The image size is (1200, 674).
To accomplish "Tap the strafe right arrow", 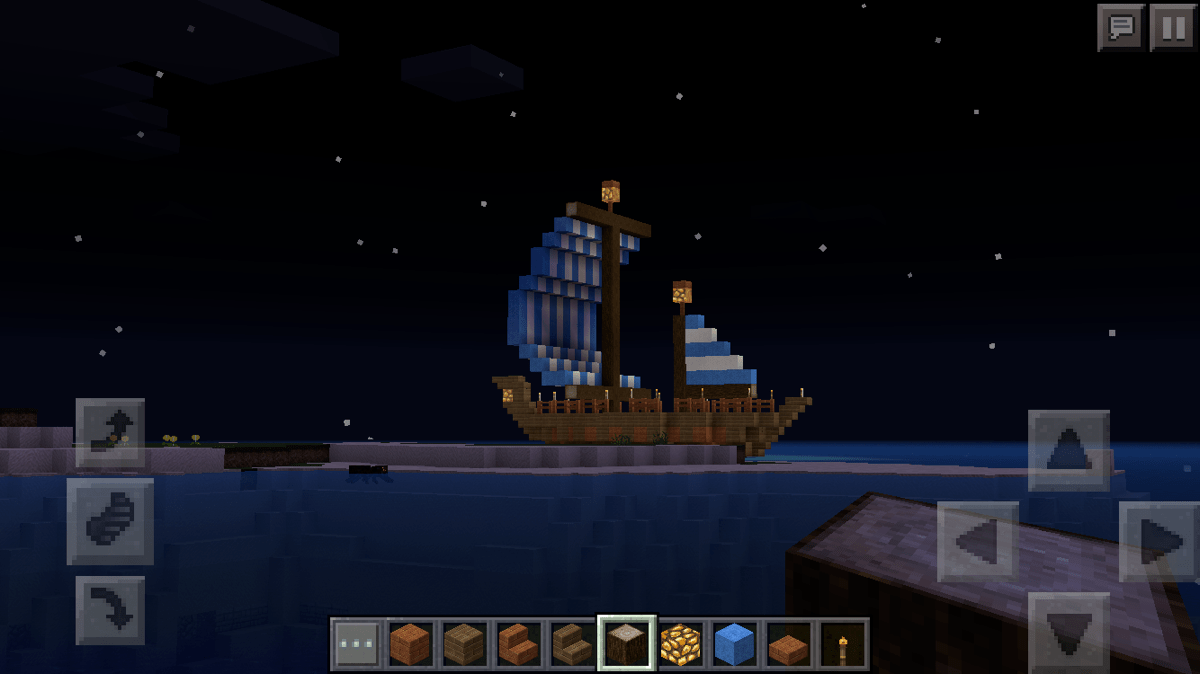I will click(x=1159, y=542).
